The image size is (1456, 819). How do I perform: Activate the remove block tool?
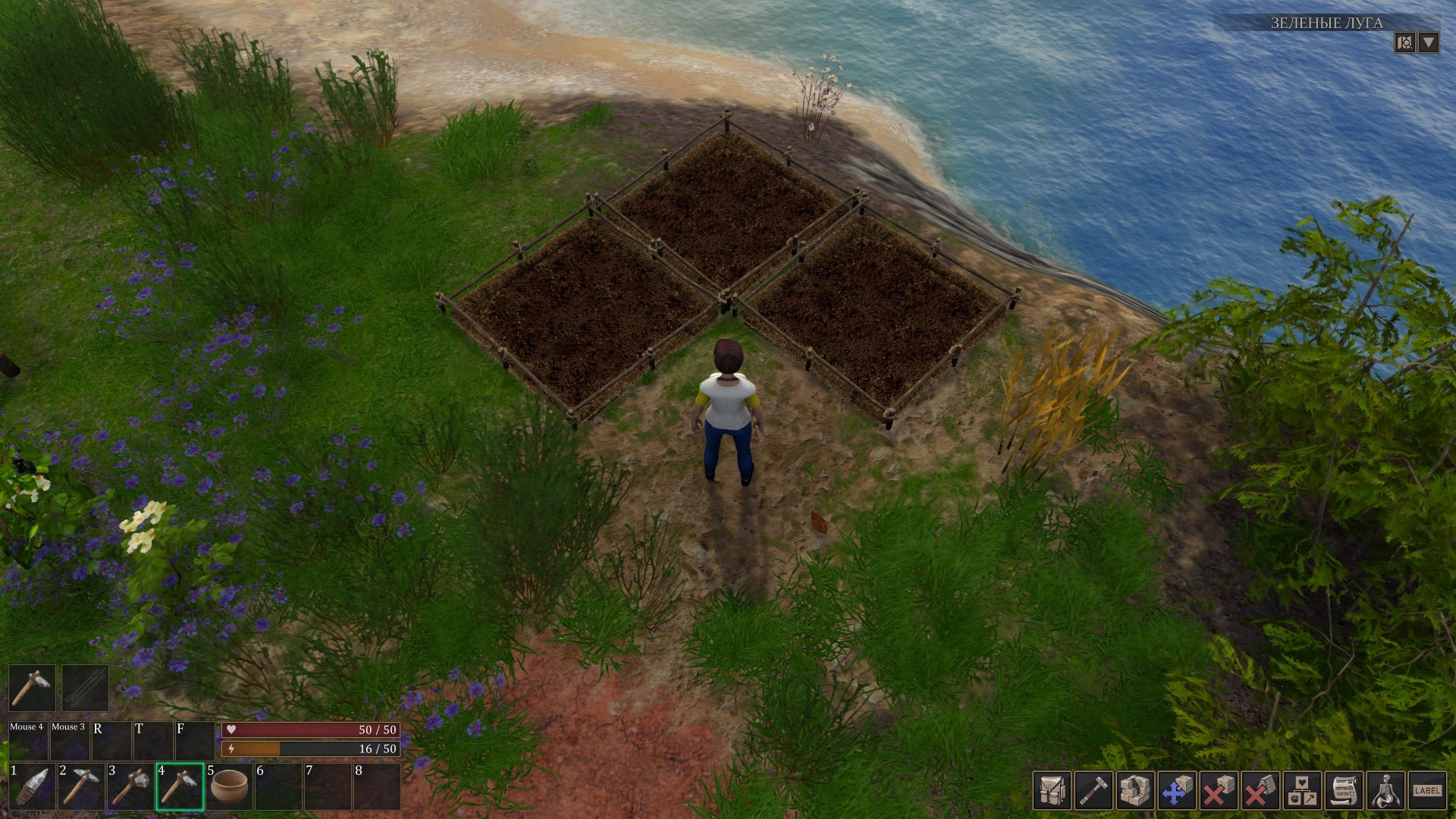tap(1219, 791)
